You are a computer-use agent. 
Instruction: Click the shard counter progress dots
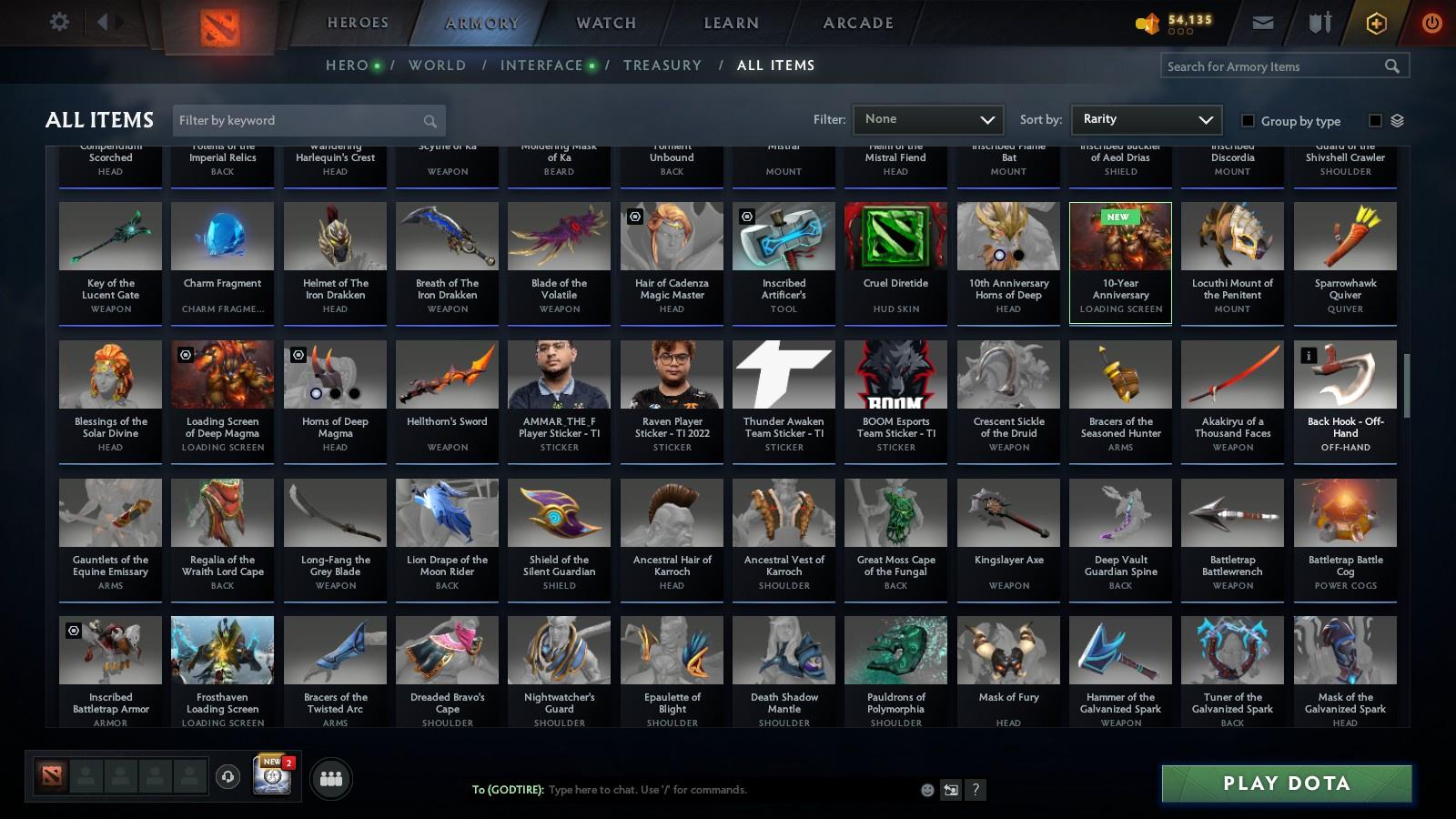(1180, 29)
